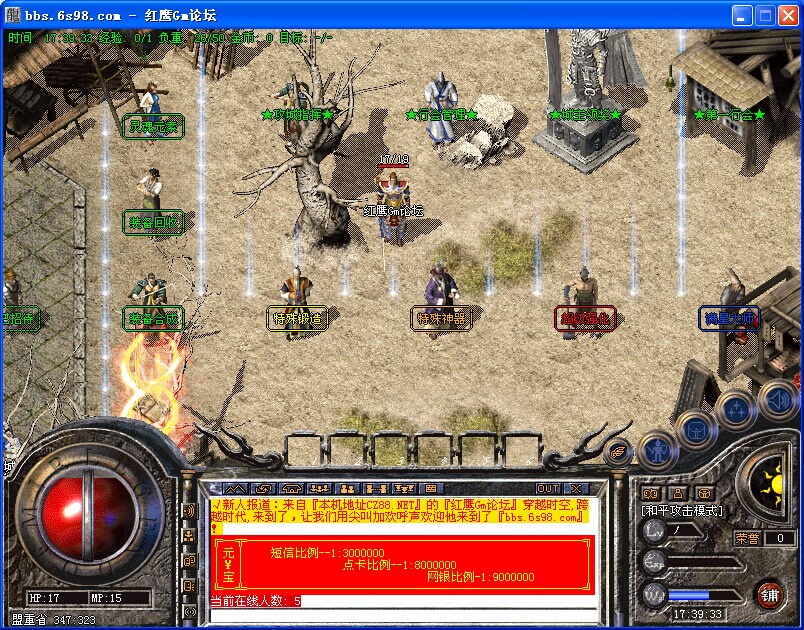Click the small winged icon by chat
This screenshot has width=804, height=630.
click(x=619, y=452)
